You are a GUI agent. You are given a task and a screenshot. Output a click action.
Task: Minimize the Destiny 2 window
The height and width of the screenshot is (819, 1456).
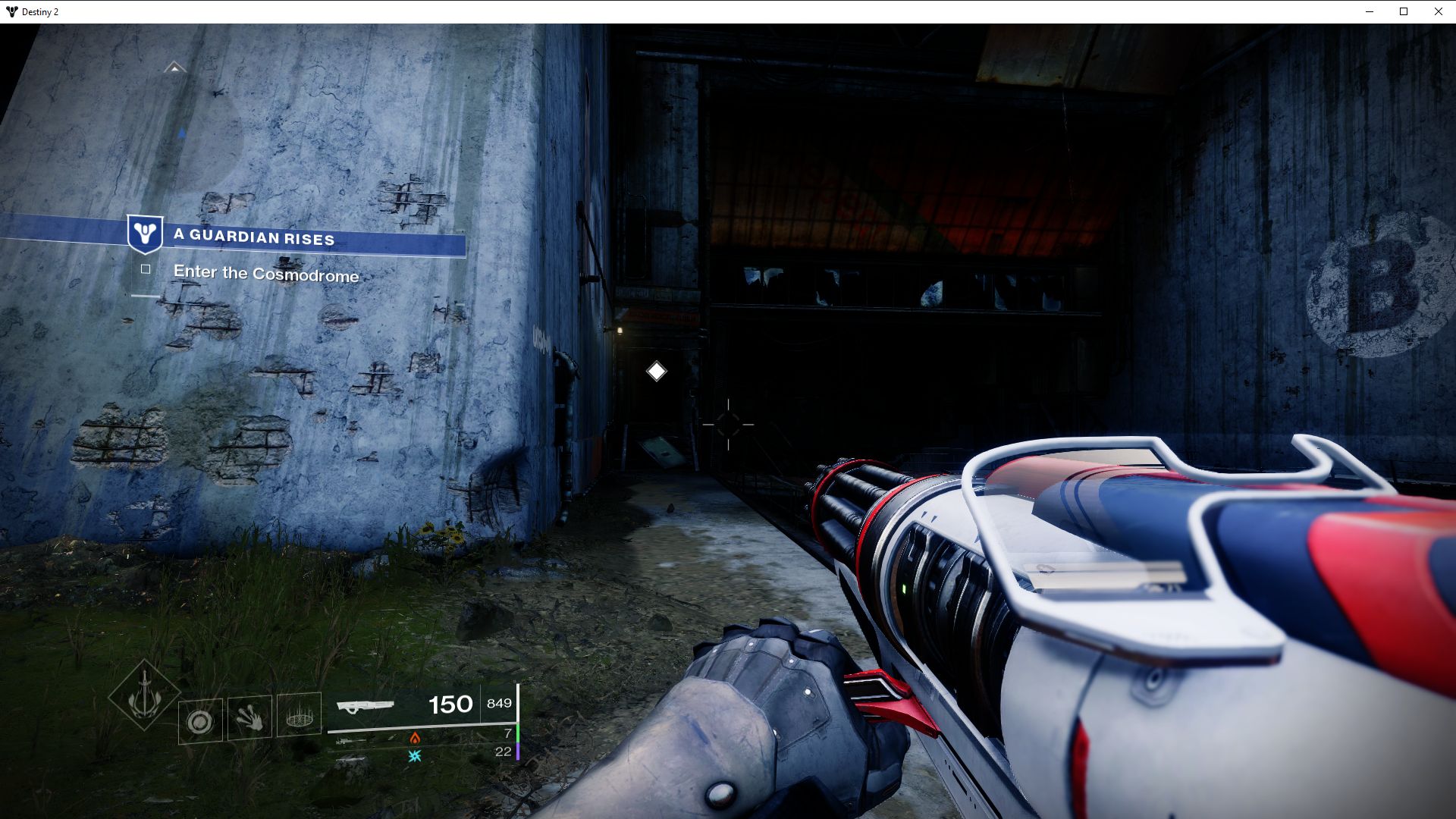1370,11
